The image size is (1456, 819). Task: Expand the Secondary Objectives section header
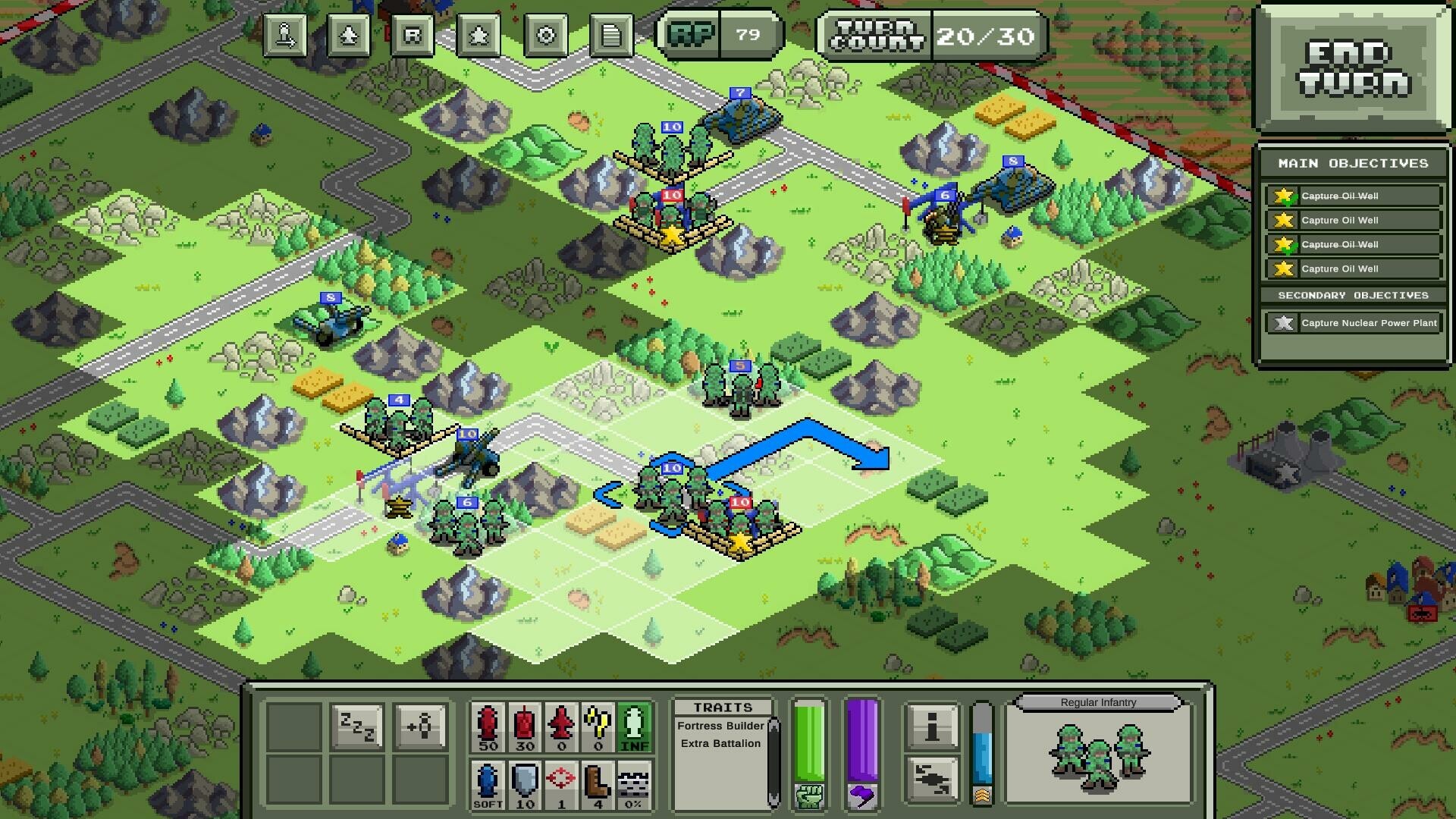[1352, 296]
